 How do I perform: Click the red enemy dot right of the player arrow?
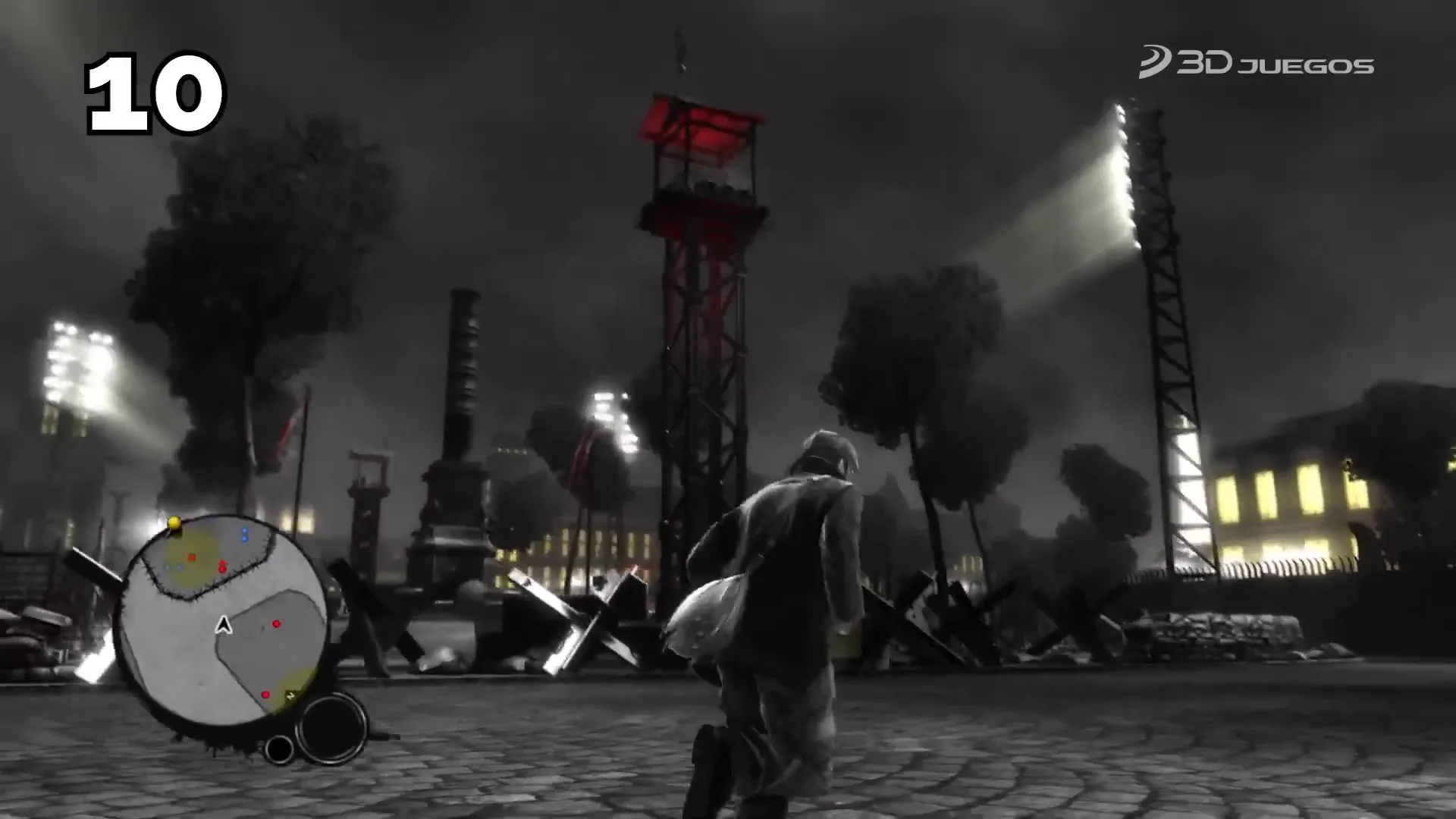pos(277,624)
